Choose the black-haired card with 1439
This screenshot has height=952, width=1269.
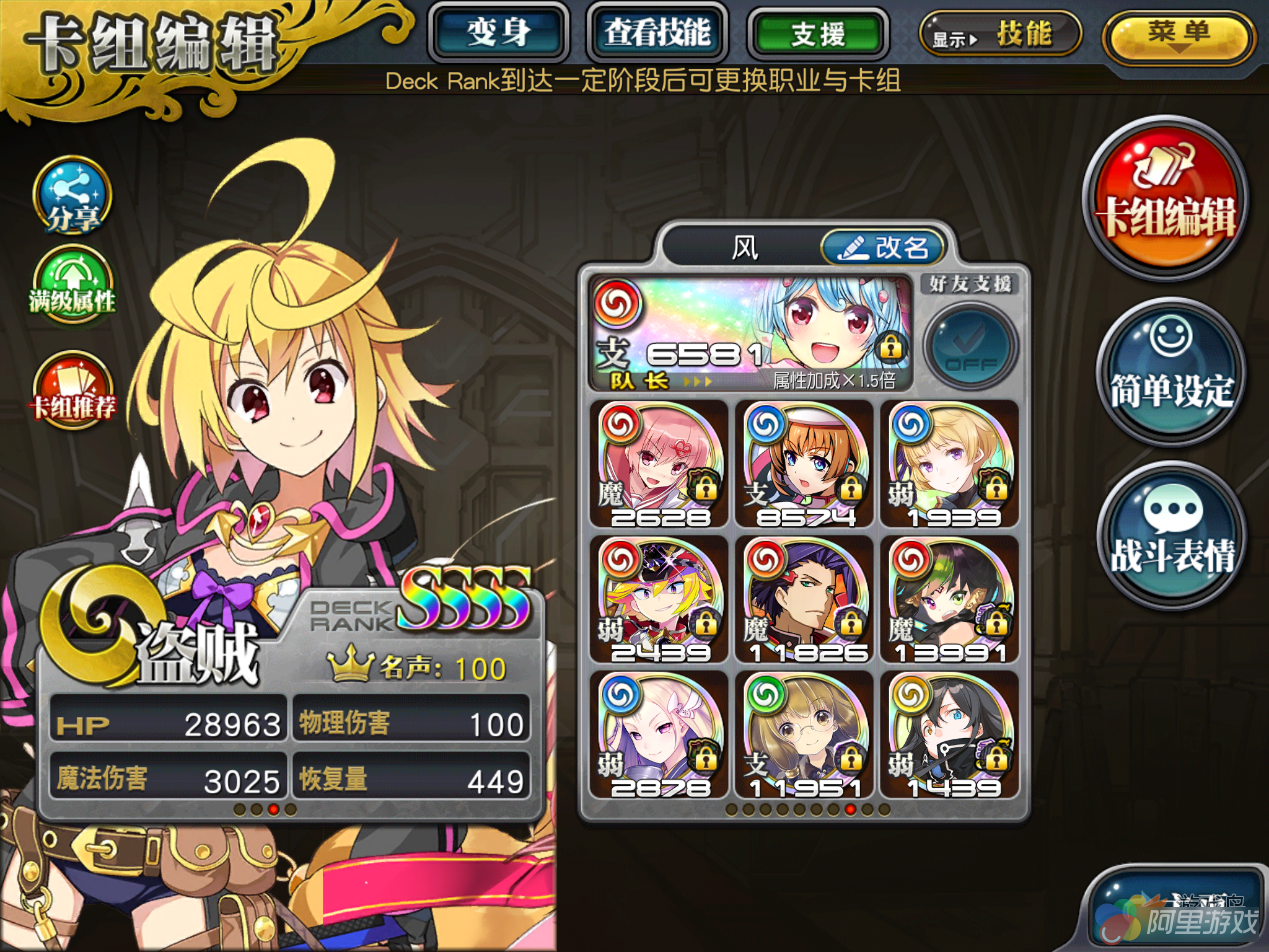[949, 734]
